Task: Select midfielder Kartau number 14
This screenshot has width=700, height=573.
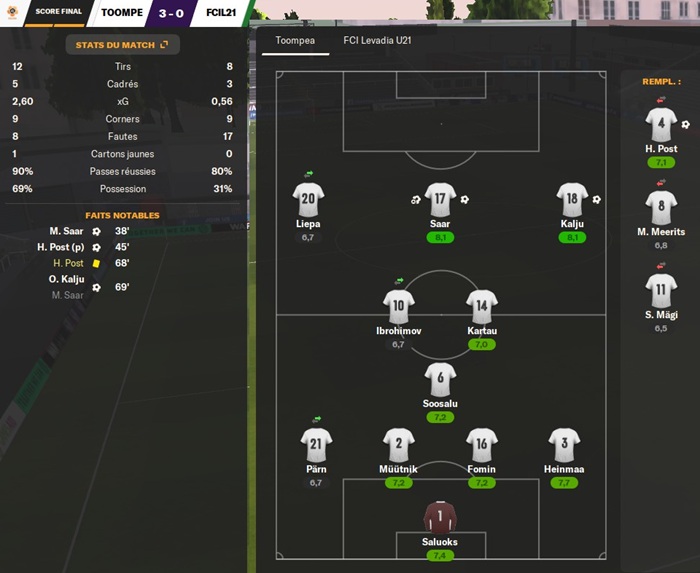Action: tap(481, 307)
